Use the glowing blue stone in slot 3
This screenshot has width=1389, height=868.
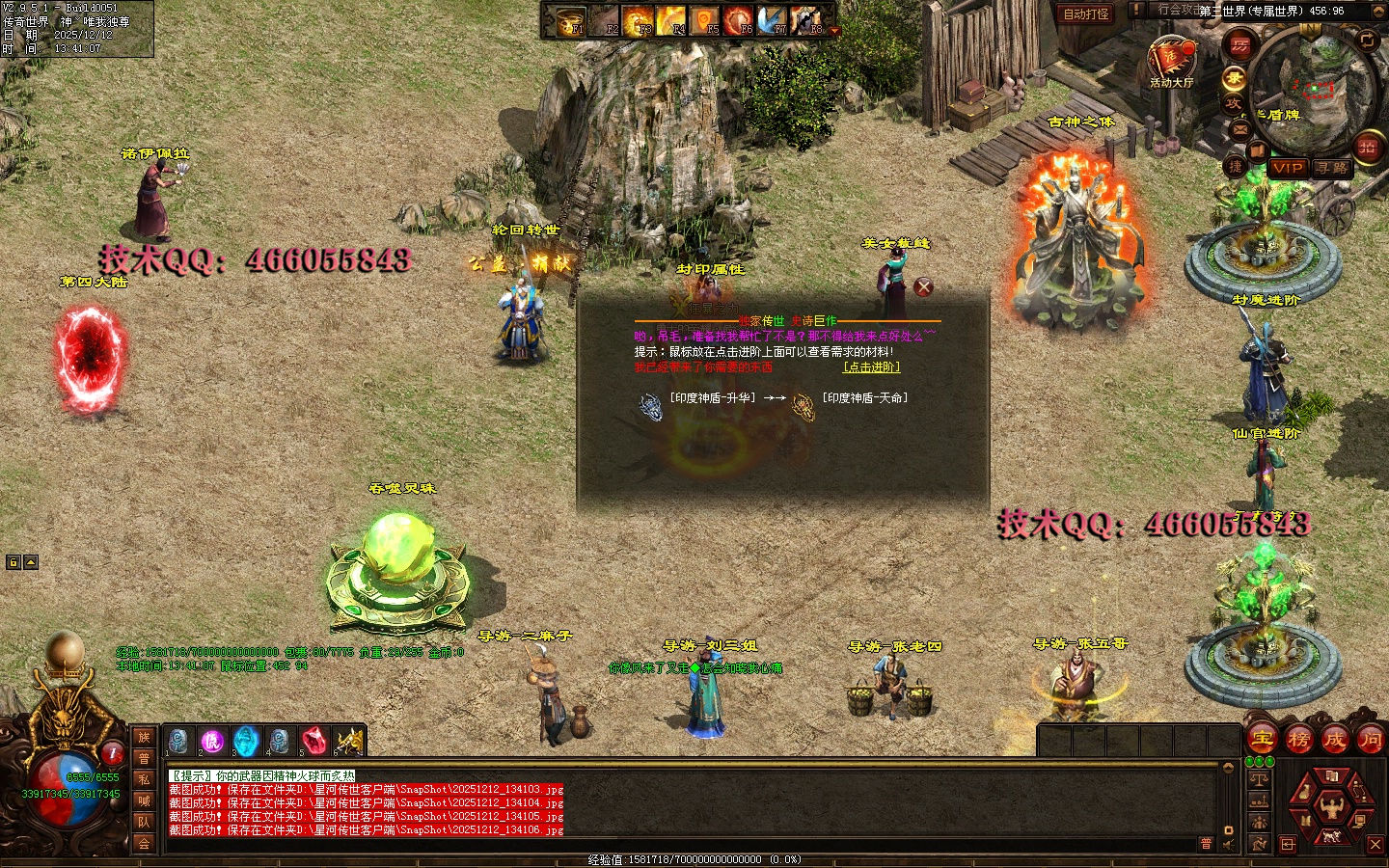(x=246, y=741)
